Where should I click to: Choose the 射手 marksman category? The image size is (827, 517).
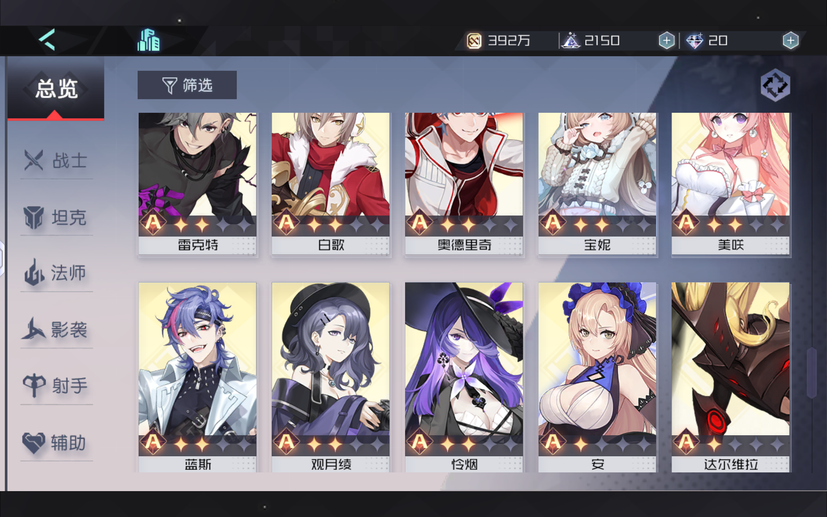[57, 386]
